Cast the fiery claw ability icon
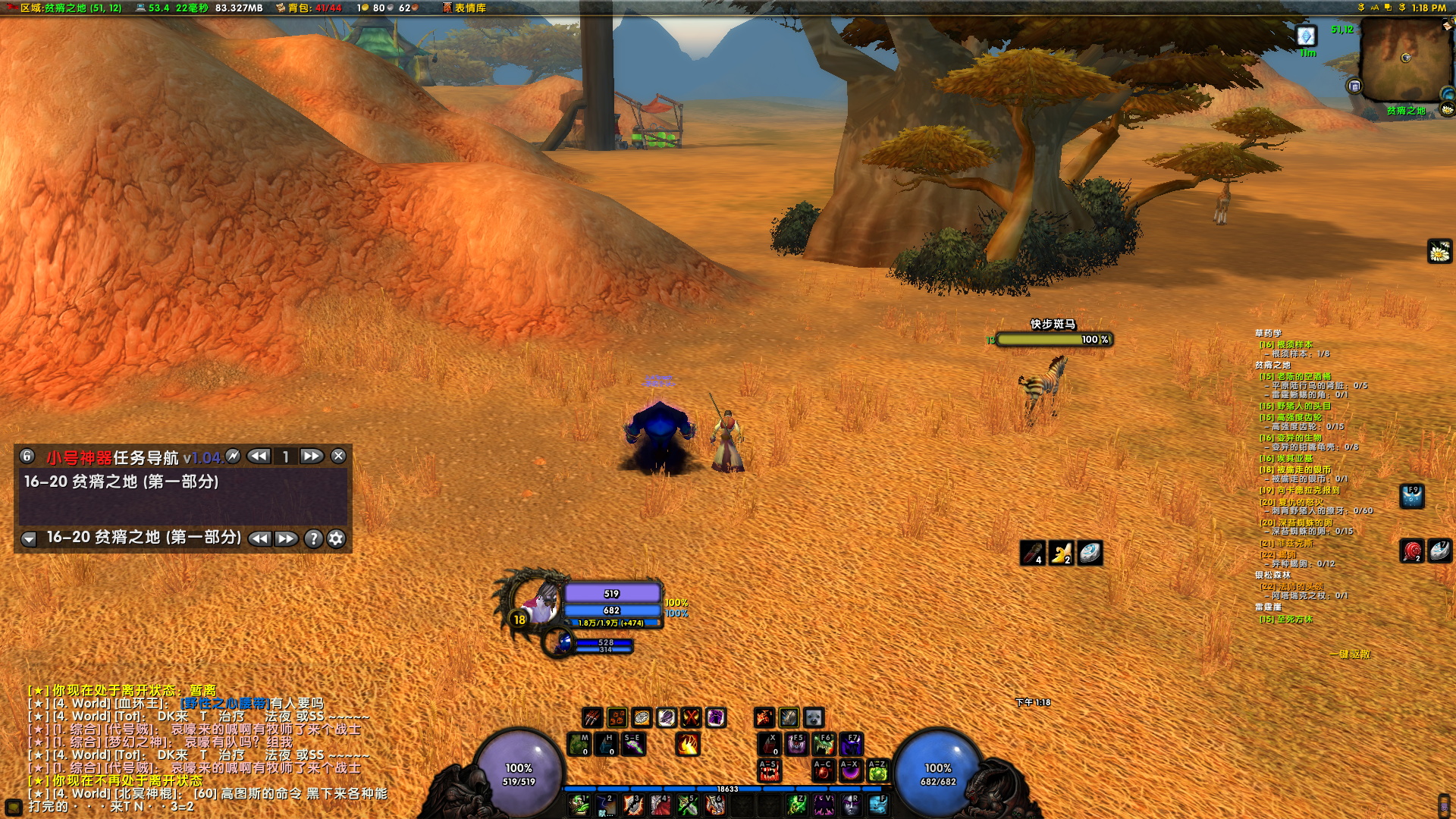This screenshot has width=1456, height=819. point(688,745)
